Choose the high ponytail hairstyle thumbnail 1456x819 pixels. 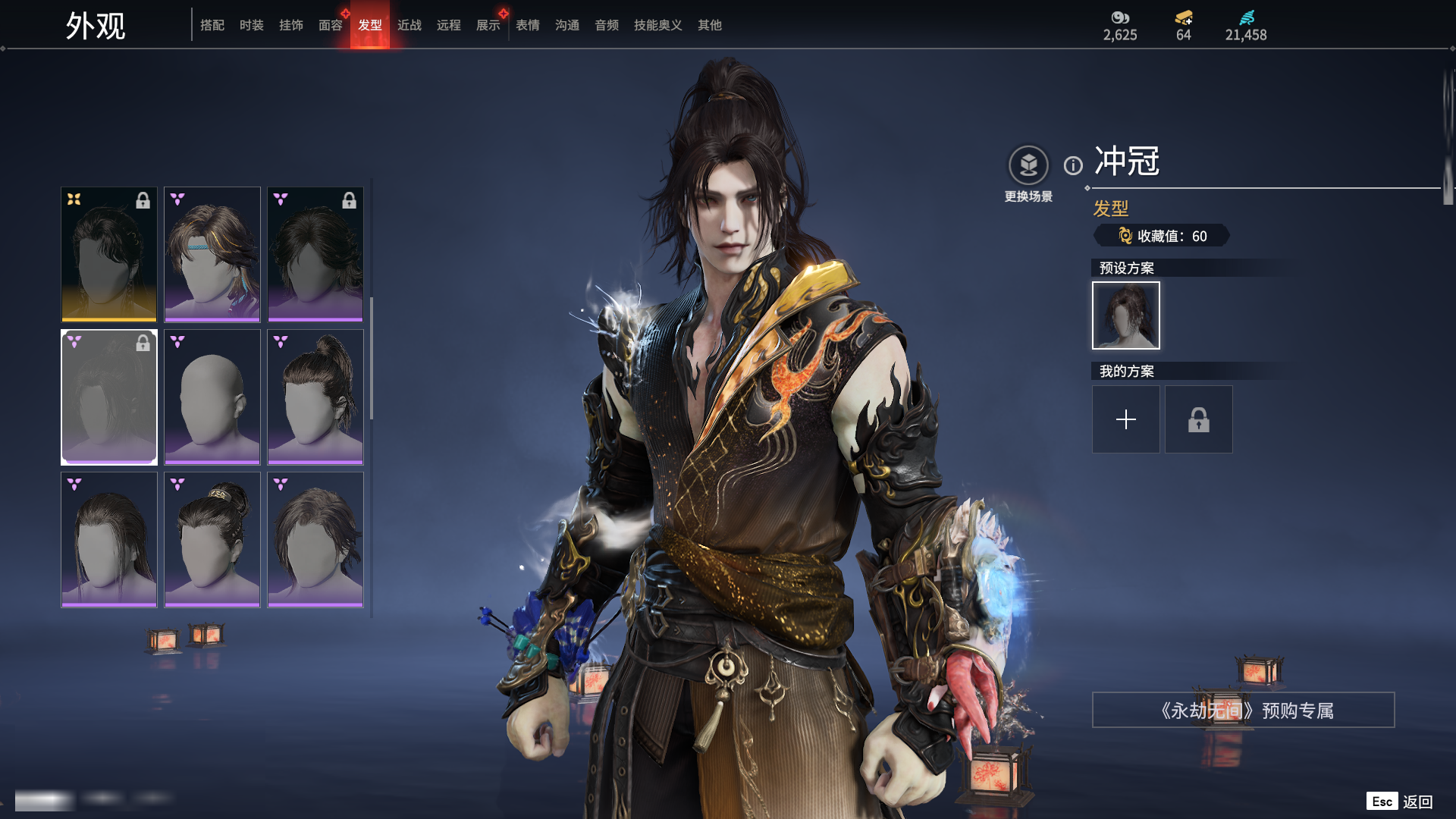[x=315, y=397]
